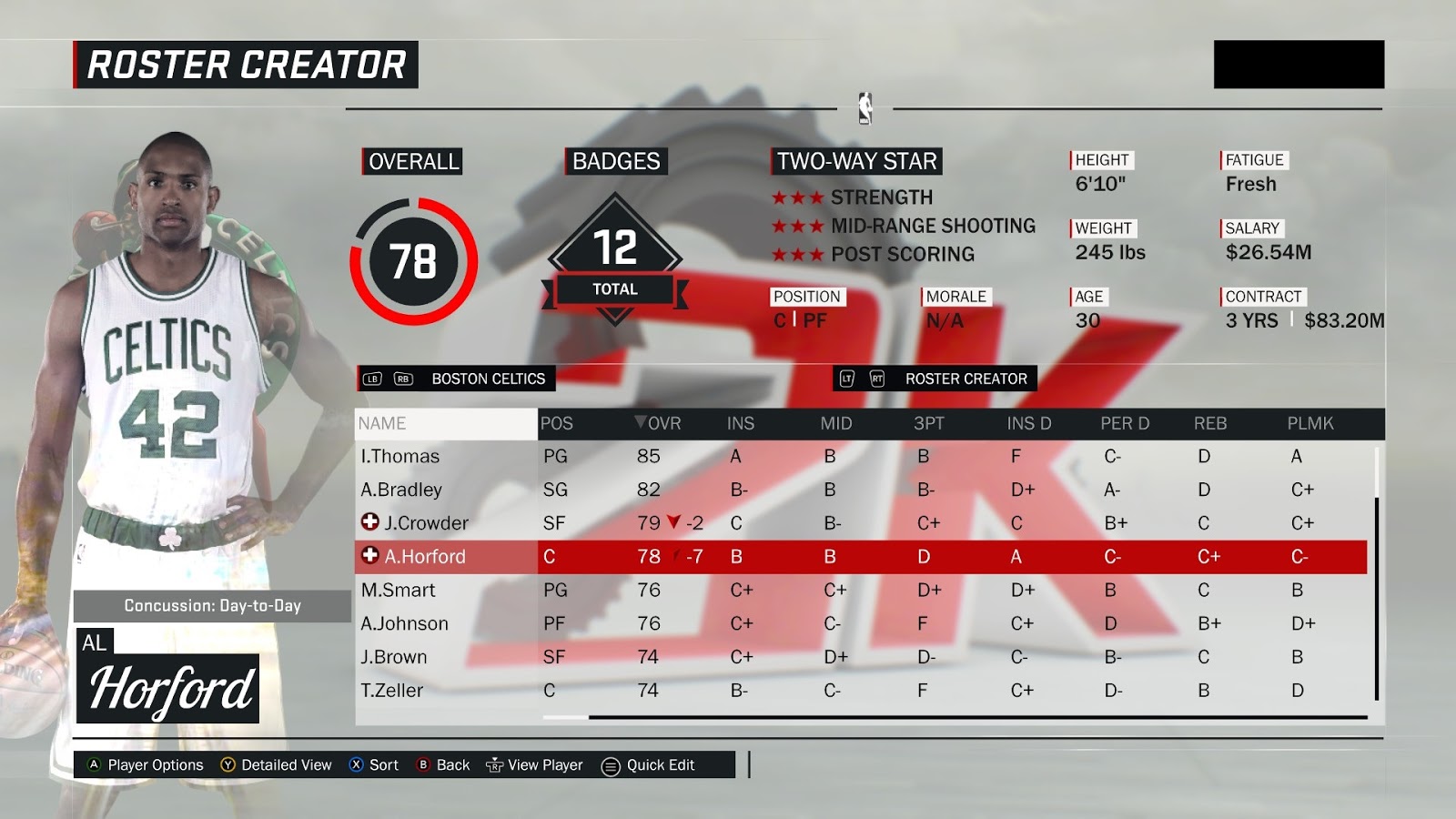Click the highlighted A.Horford row
This screenshot has width=1456, height=819.
coord(424,557)
